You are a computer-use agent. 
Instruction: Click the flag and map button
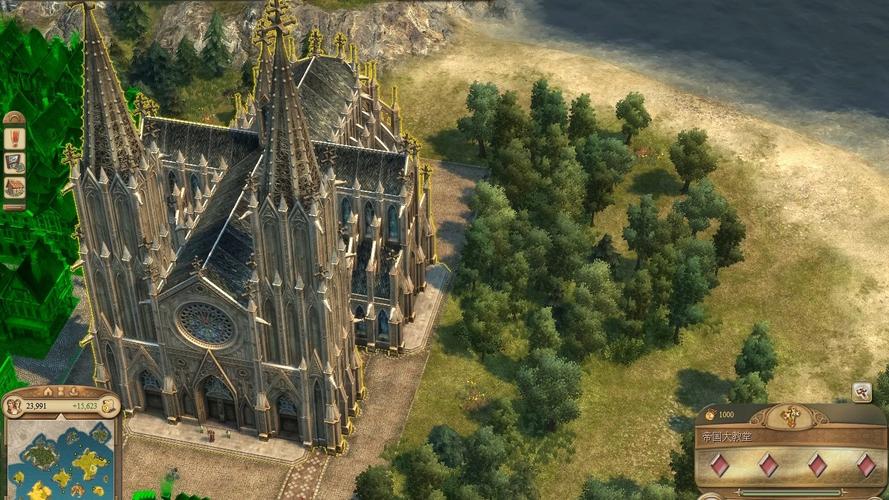[x=14, y=162]
